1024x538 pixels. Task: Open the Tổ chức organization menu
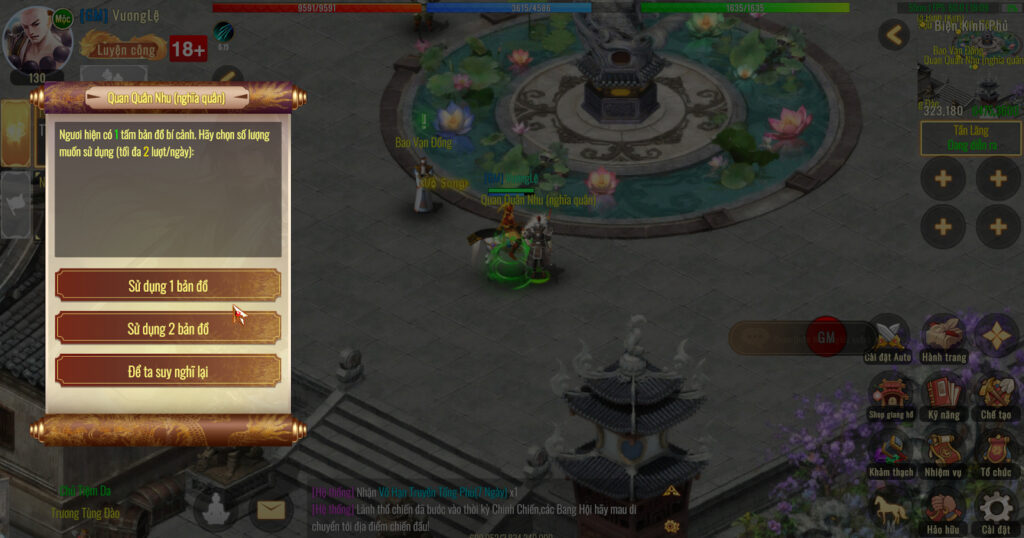point(996,450)
